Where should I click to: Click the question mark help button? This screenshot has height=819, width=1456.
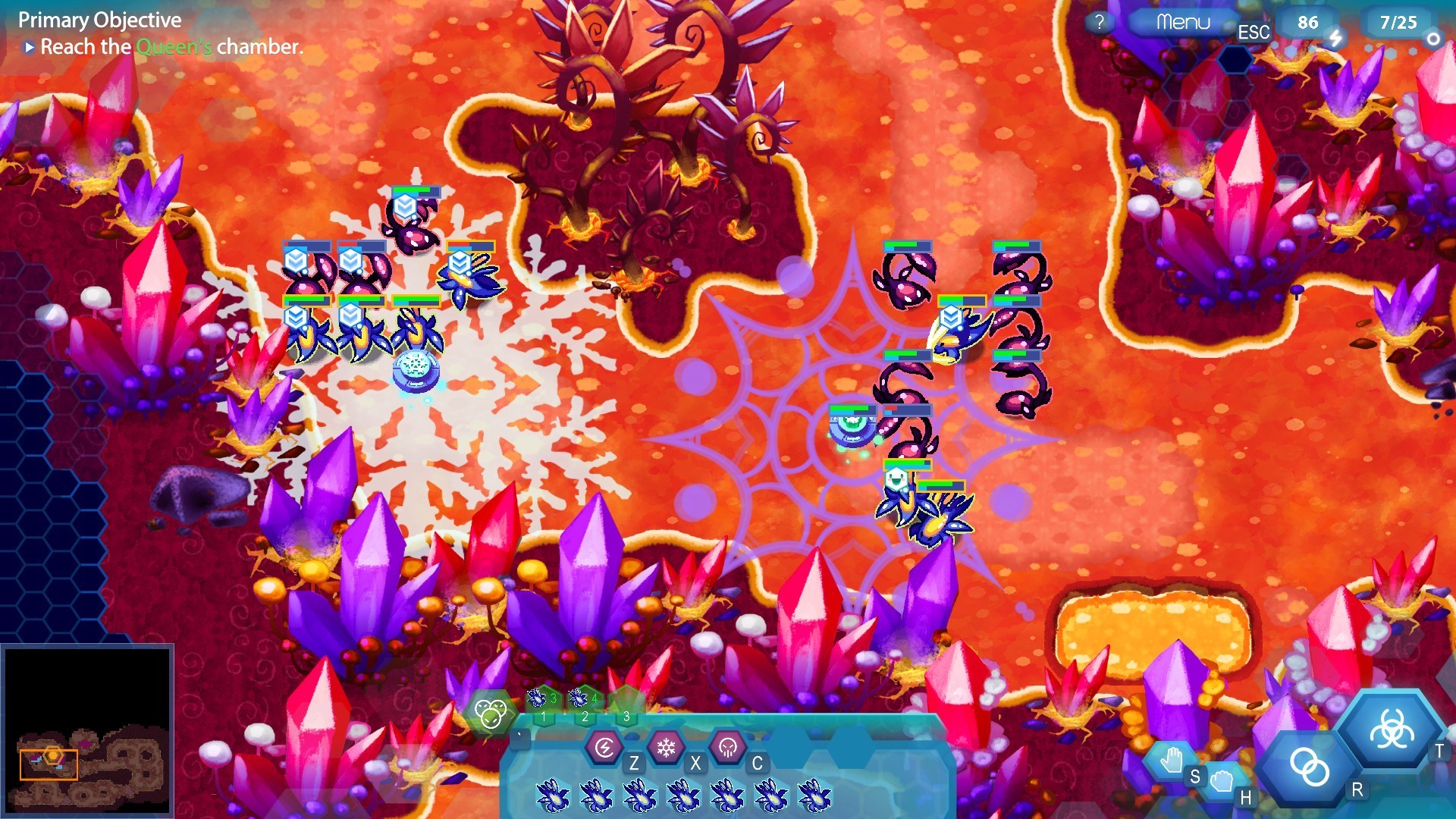click(x=1099, y=20)
